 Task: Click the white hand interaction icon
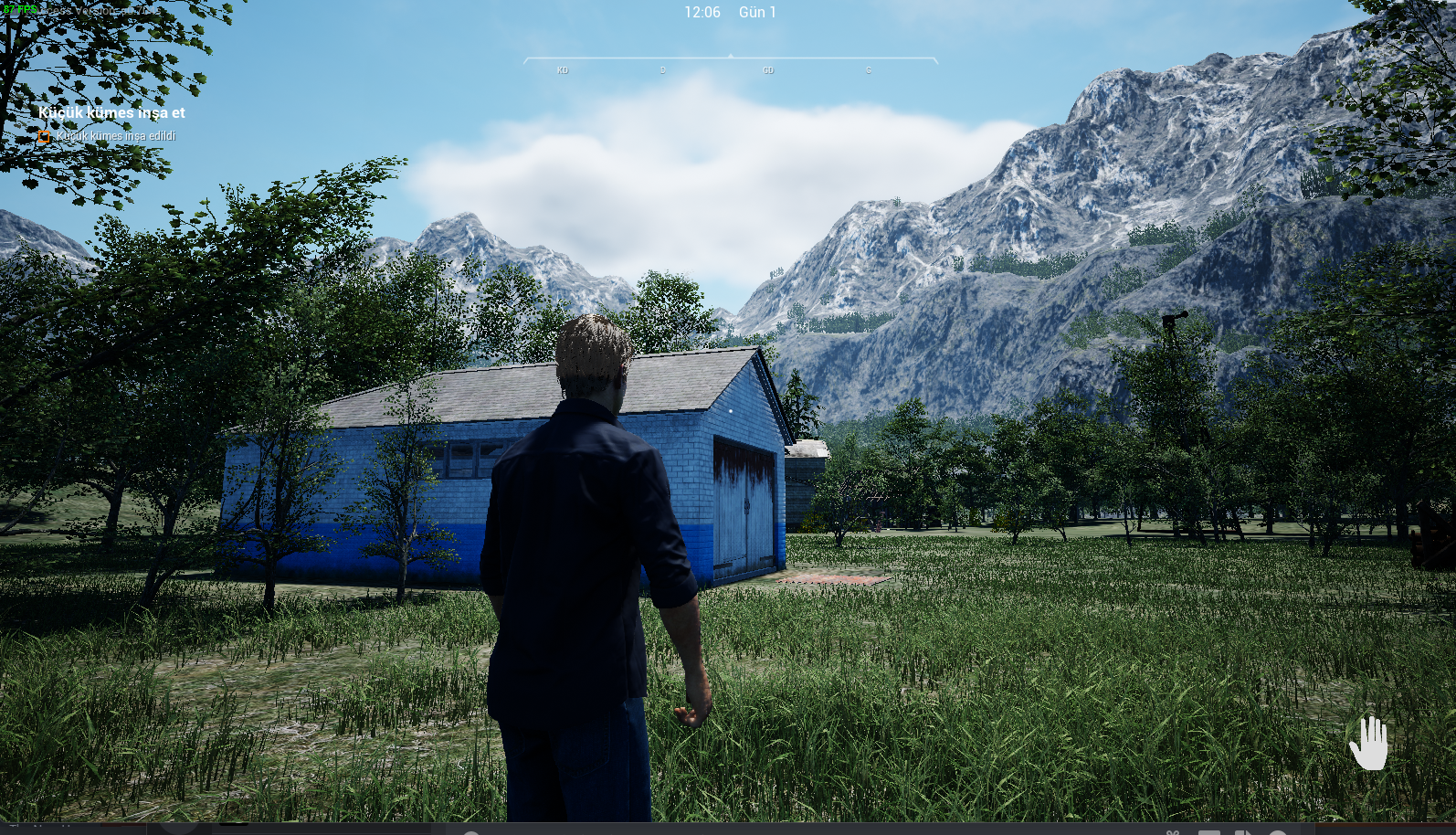coord(1368,743)
